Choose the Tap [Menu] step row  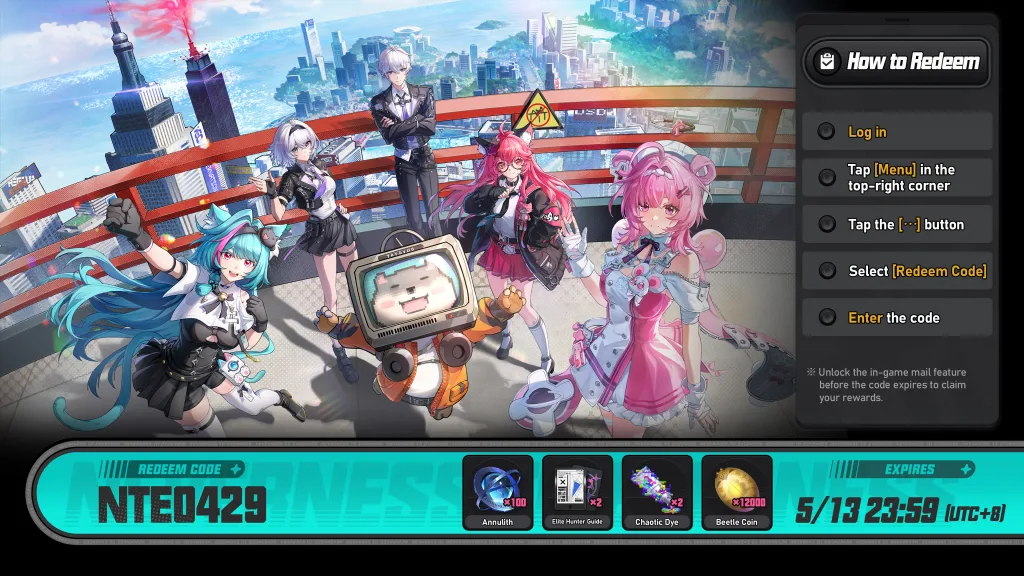(x=897, y=178)
